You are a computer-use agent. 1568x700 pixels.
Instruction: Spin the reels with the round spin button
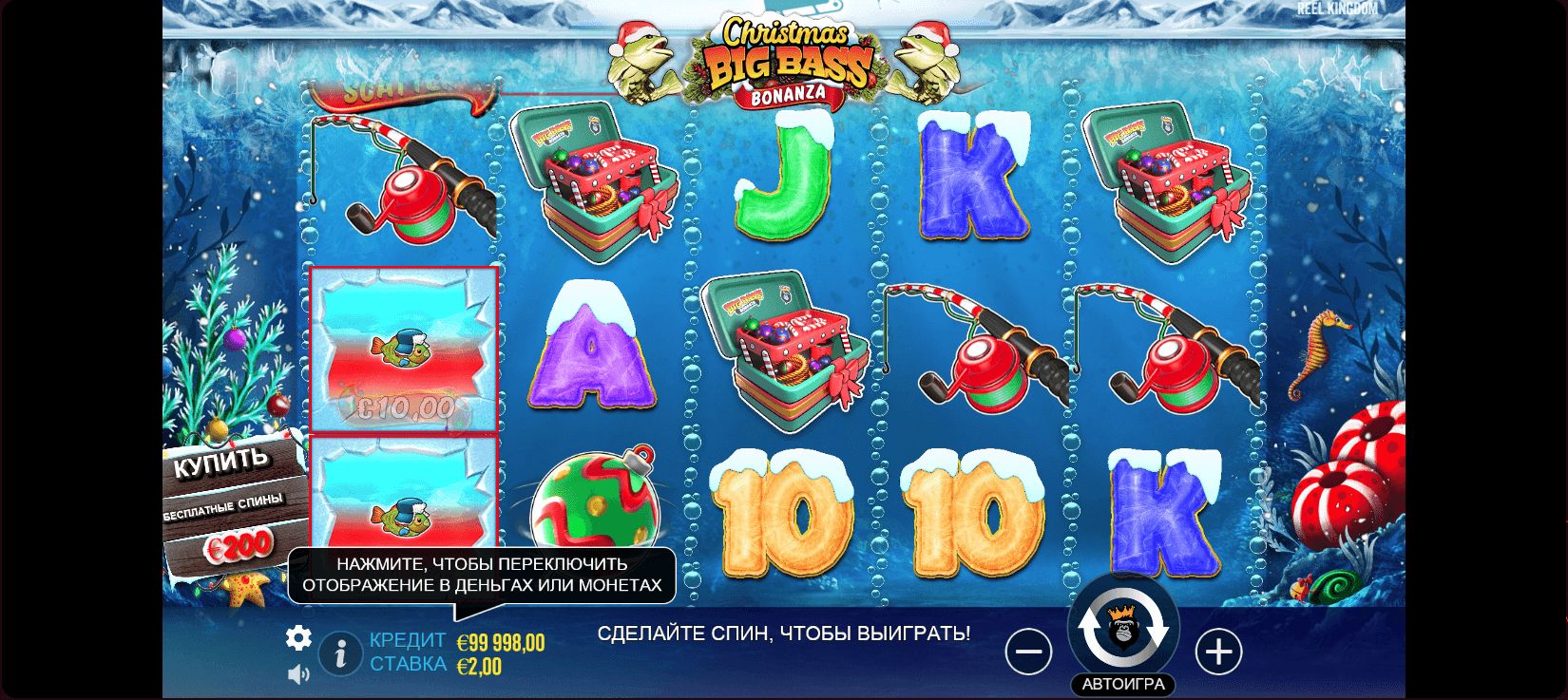1123,631
